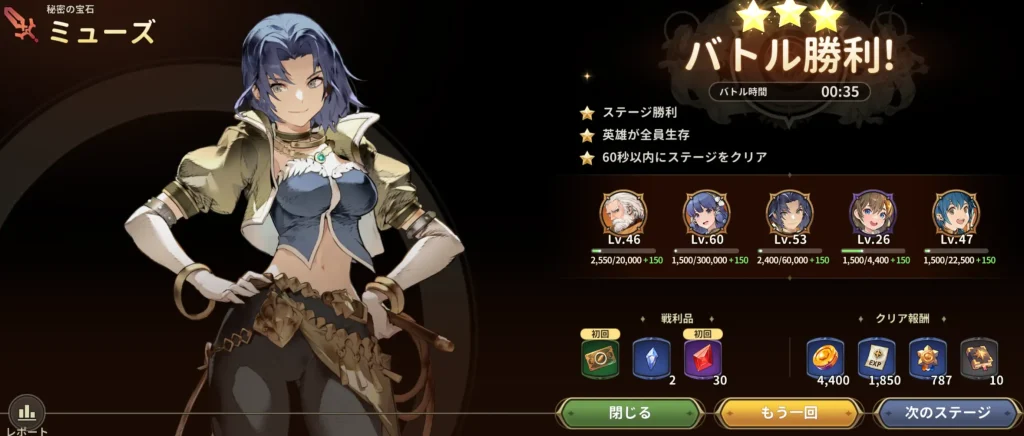
Task: Proceed with the 次のステージ button
Action: click(948, 412)
